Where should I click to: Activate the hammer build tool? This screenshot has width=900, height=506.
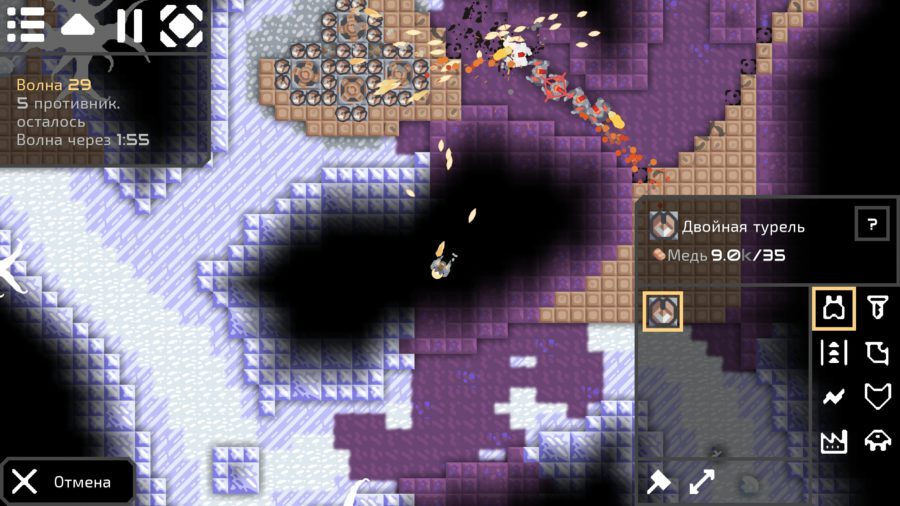click(x=659, y=482)
